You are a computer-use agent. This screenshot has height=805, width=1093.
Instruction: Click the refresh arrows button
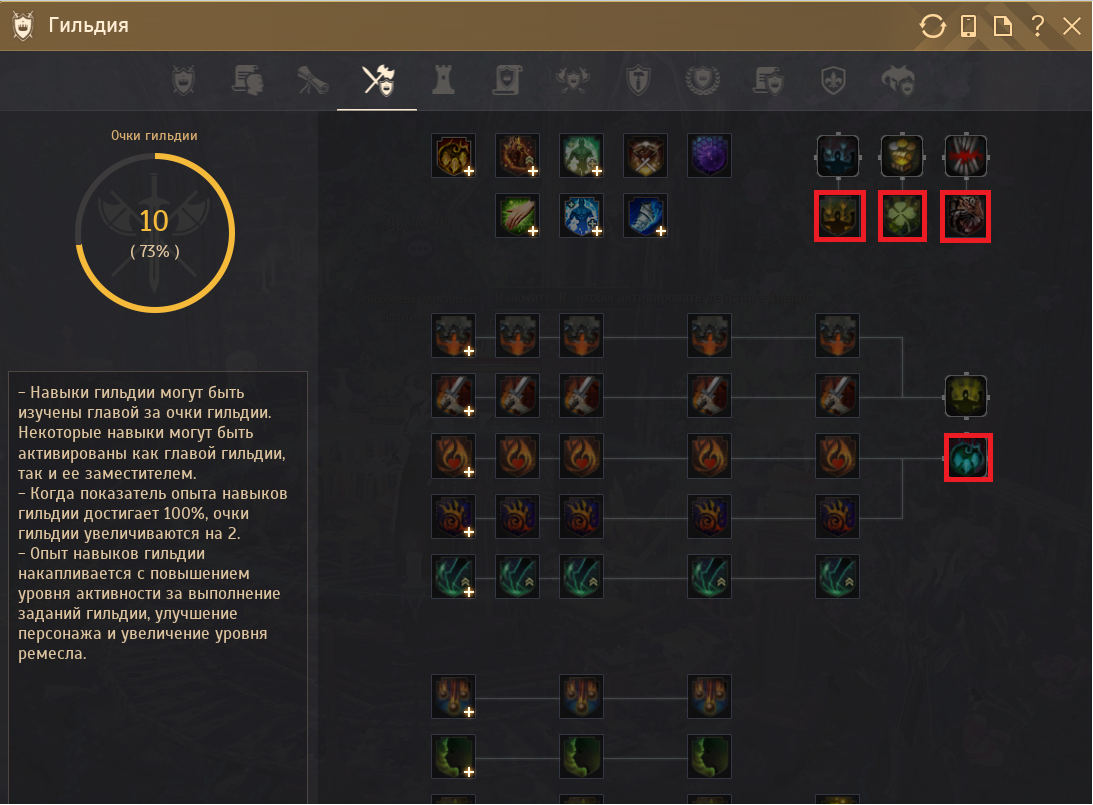click(x=932, y=26)
